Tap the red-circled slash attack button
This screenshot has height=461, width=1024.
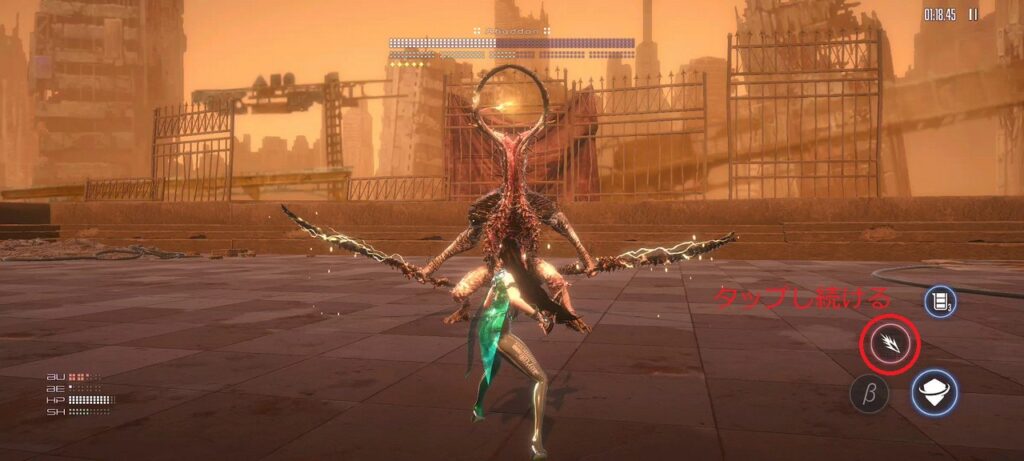tap(889, 345)
